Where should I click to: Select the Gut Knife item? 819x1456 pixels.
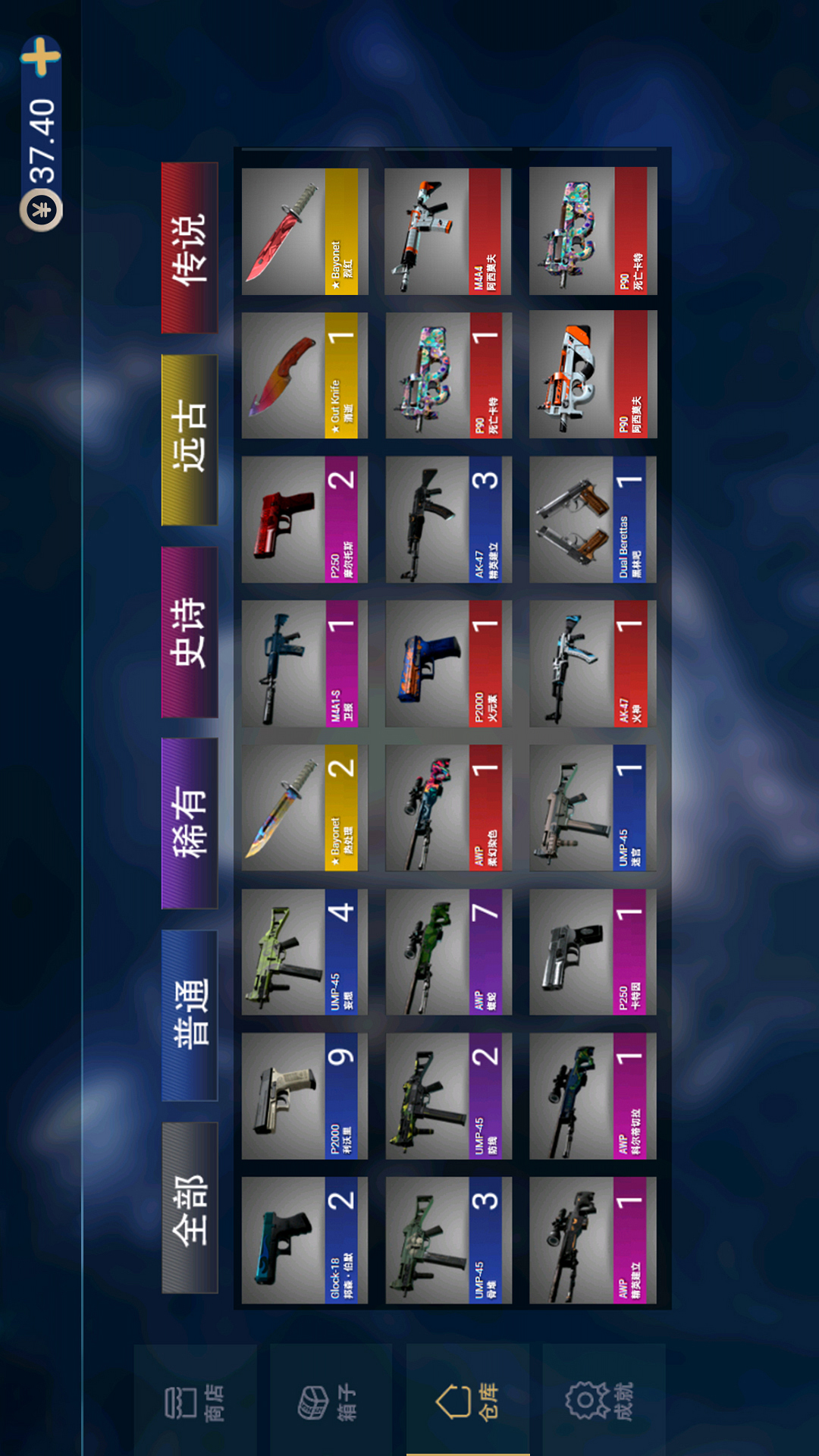304,375
